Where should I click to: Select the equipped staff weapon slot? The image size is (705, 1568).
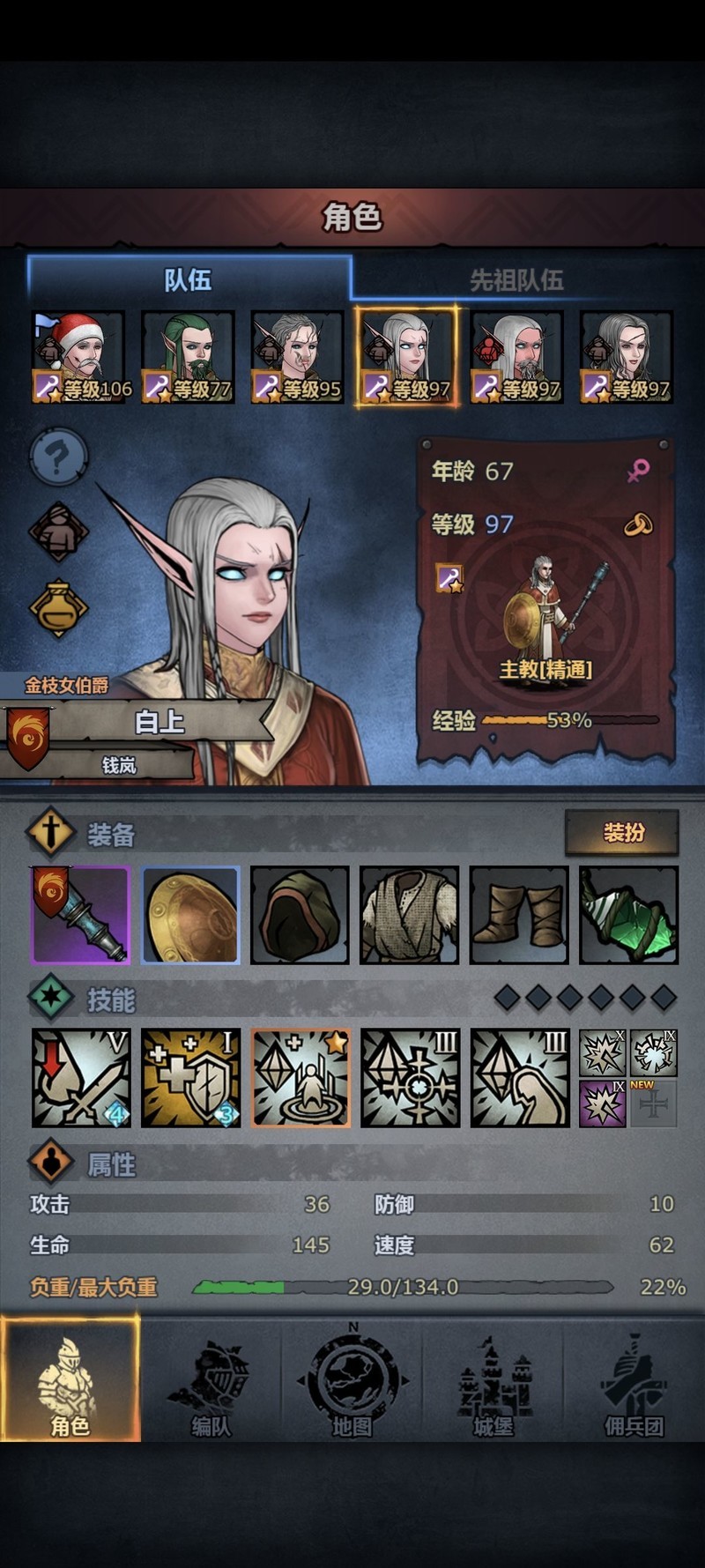pos(81,915)
